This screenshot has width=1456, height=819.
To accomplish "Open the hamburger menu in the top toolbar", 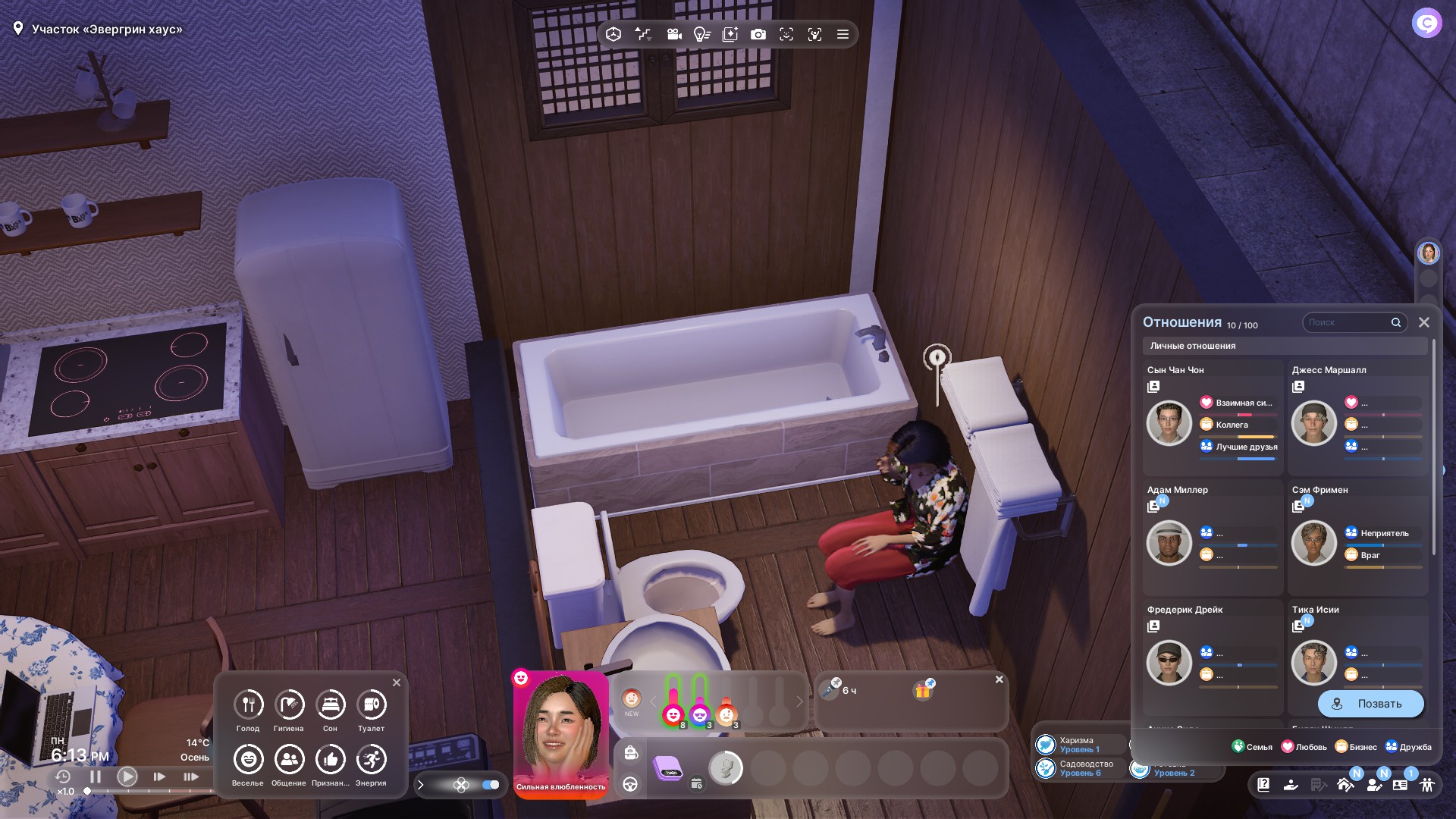I will [x=843, y=34].
